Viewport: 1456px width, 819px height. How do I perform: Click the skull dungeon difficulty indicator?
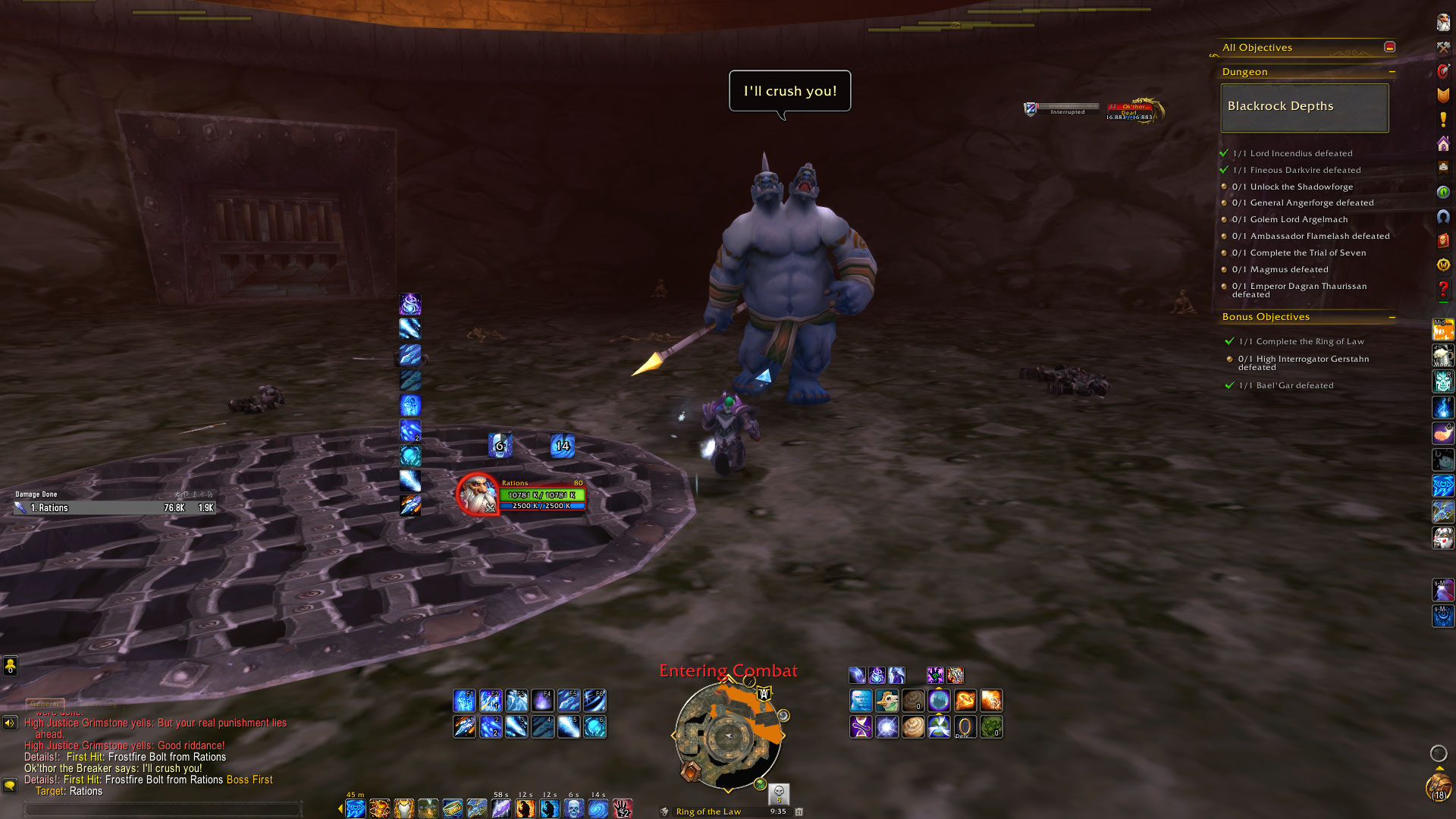779,792
